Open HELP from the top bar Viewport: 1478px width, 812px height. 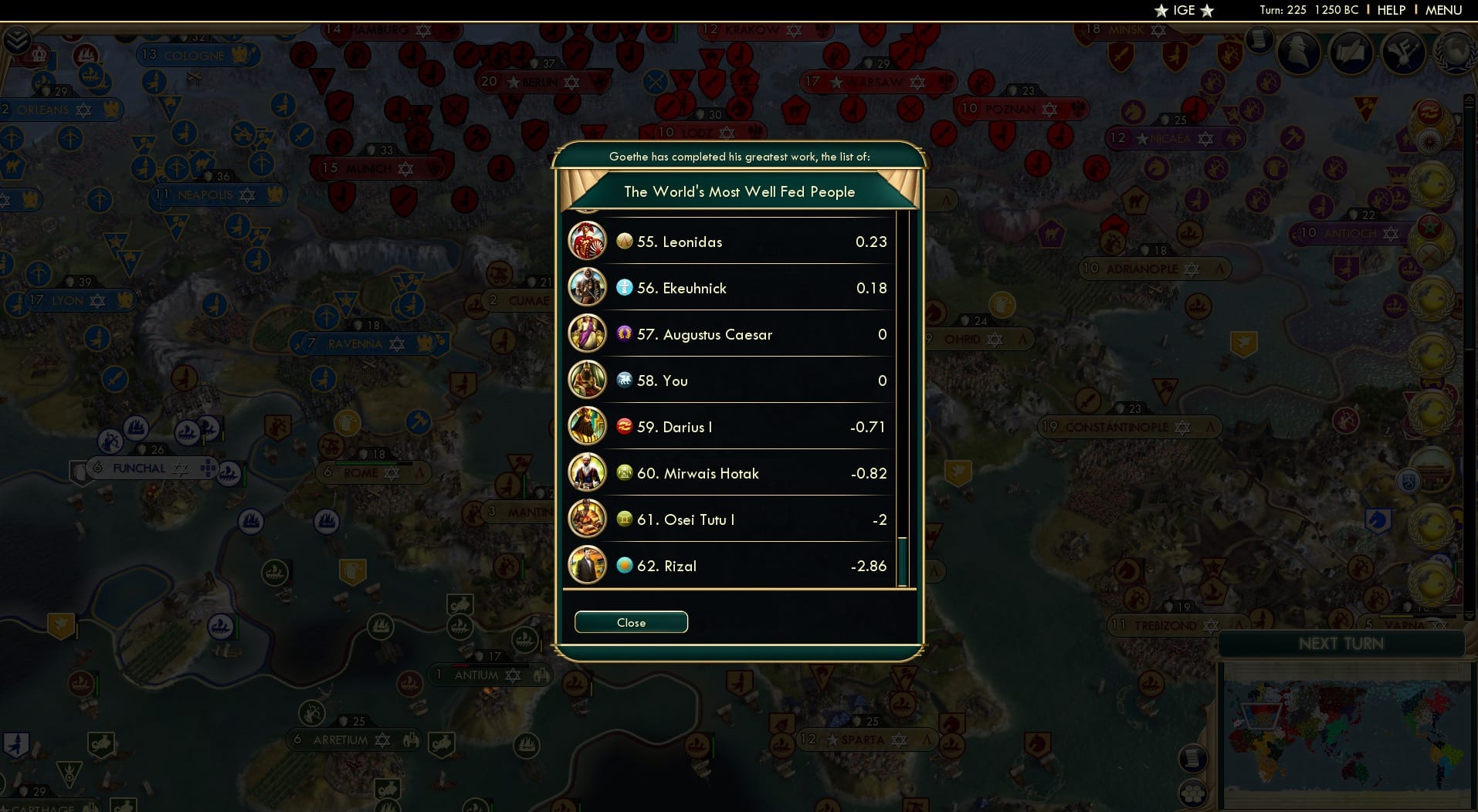pos(1390,10)
